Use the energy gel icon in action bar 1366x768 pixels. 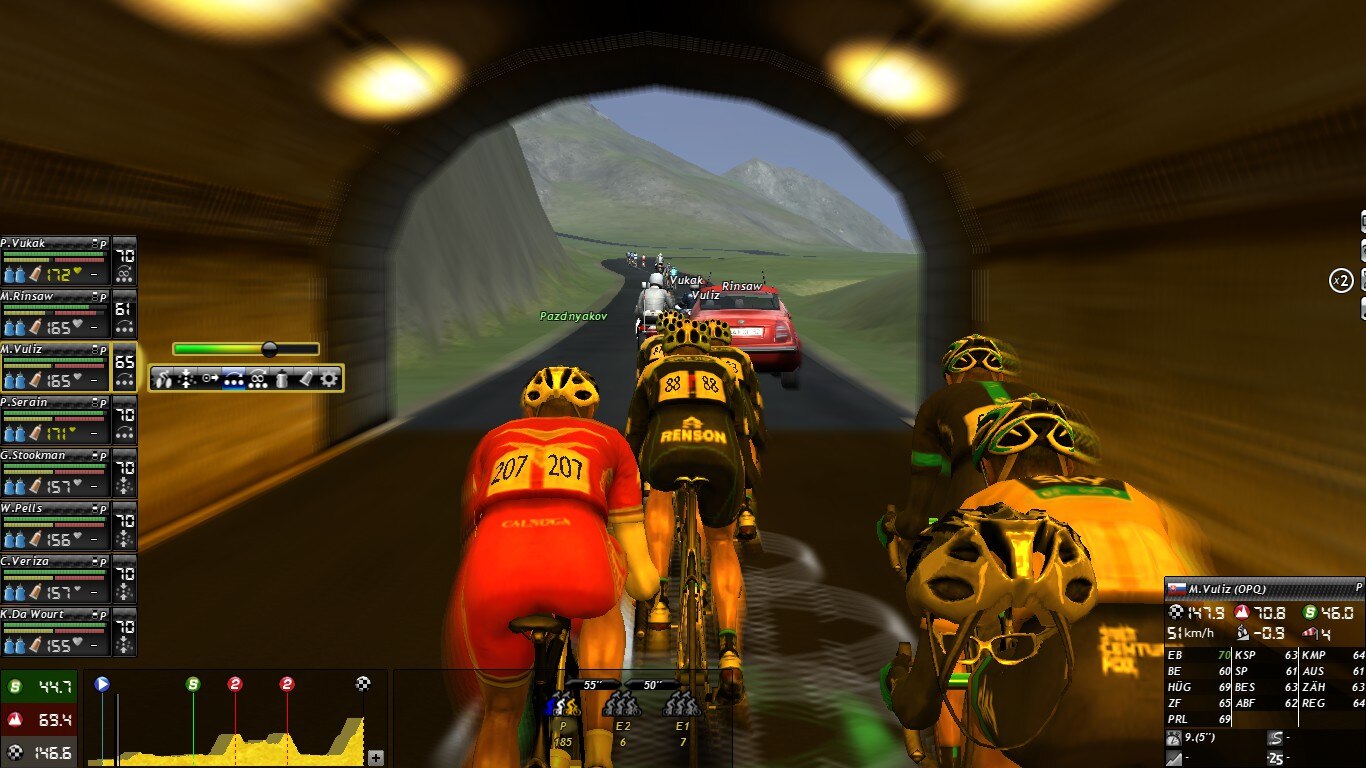coord(305,378)
